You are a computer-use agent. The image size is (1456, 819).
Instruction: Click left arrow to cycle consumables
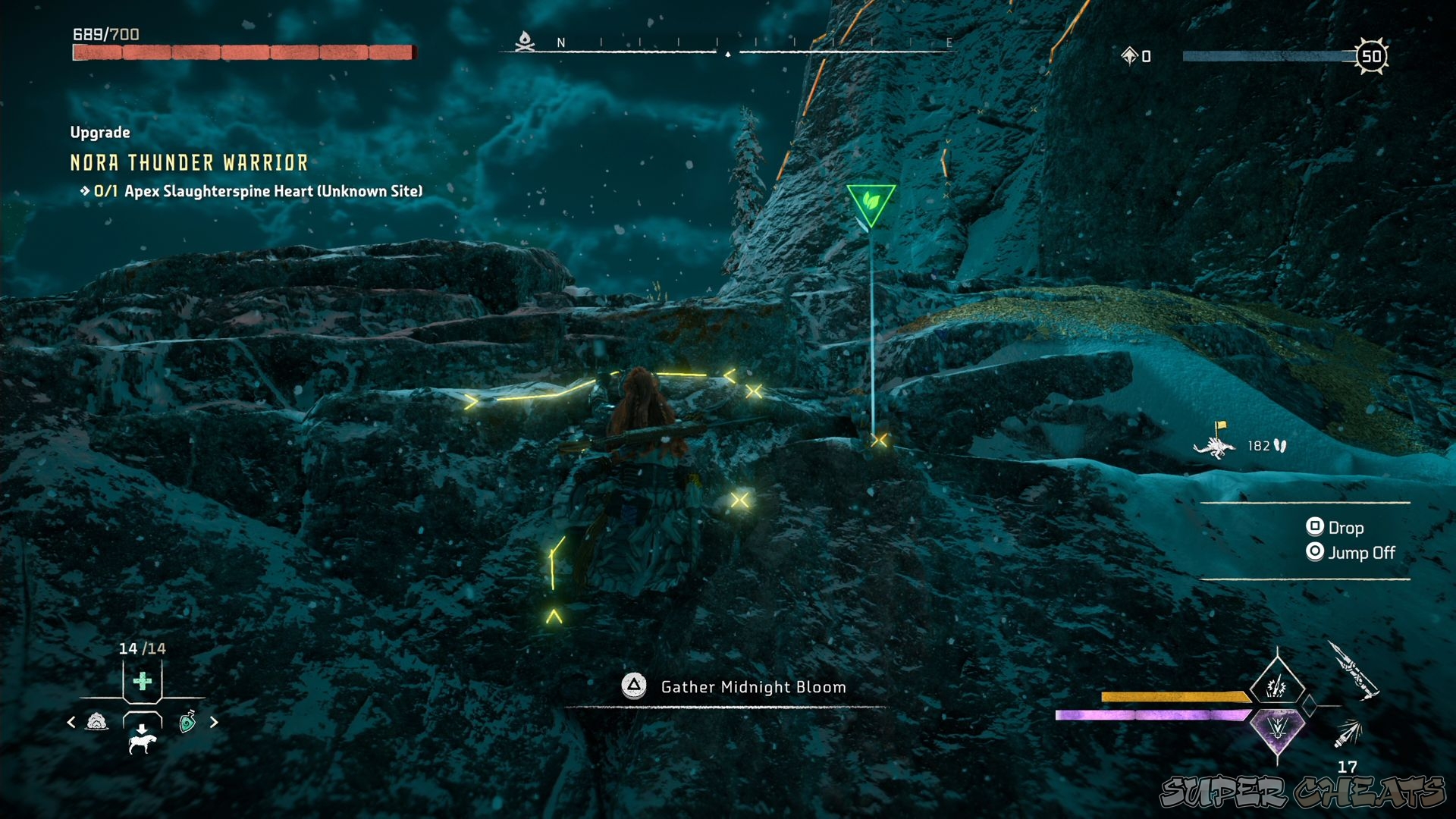tap(71, 722)
